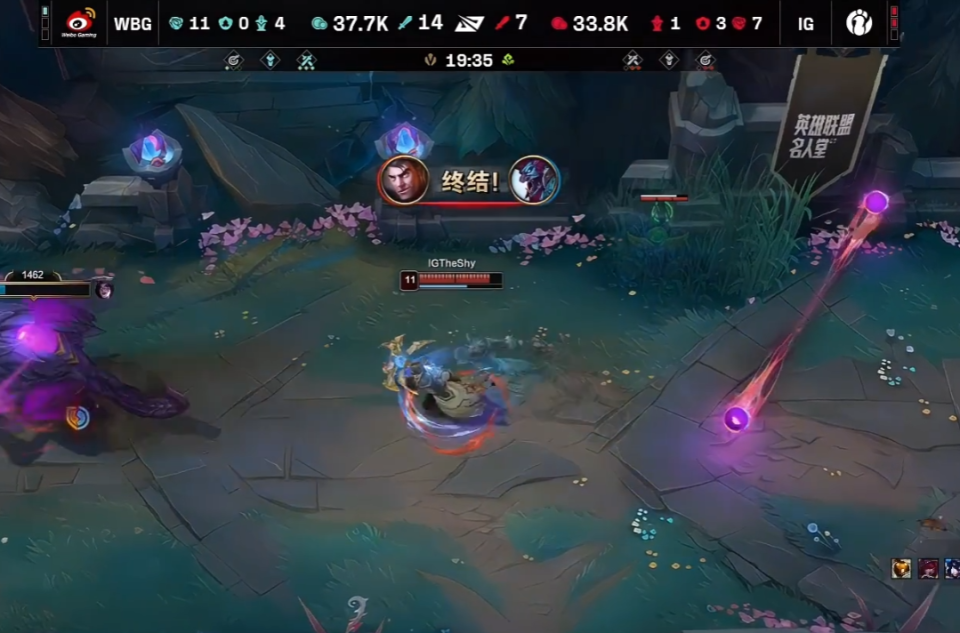The width and height of the screenshot is (960, 633).
Task: Click the golden orb item icon
Action: click(x=902, y=569)
